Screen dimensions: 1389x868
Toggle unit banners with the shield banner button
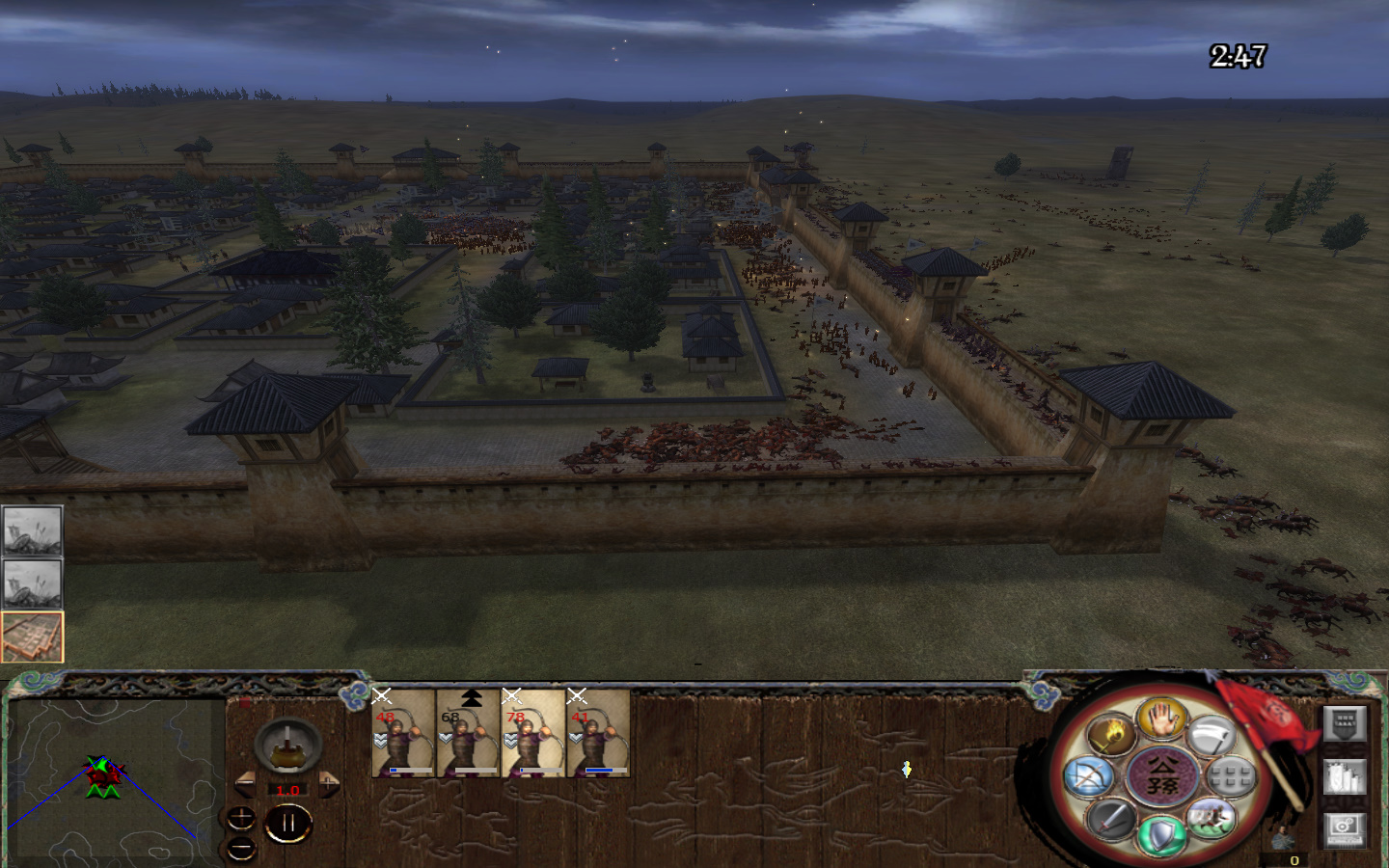coord(1343,723)
